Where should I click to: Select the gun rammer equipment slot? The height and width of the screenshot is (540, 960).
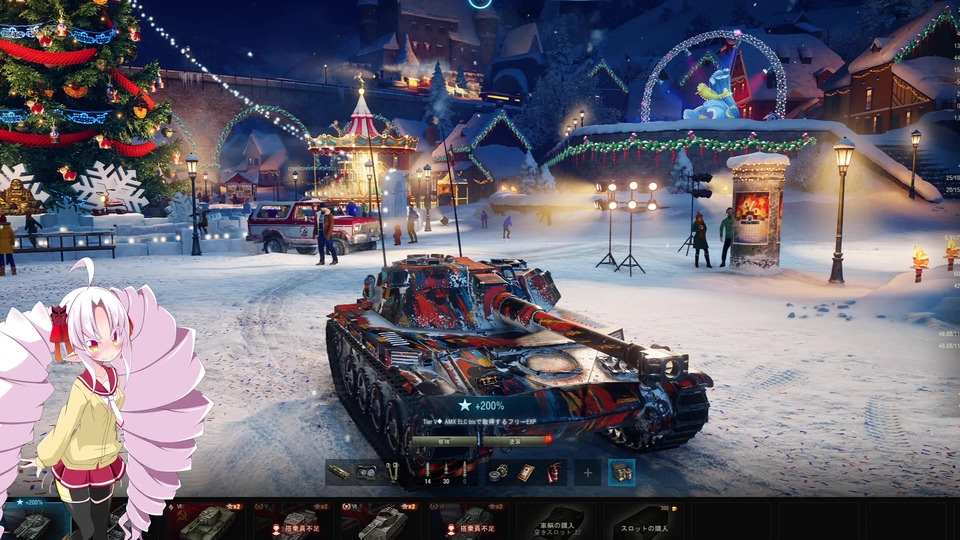[340, 473]
